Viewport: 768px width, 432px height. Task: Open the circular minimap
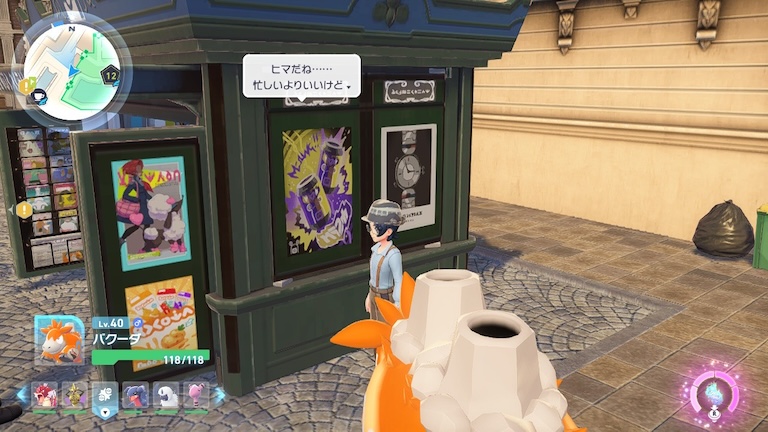72,66
